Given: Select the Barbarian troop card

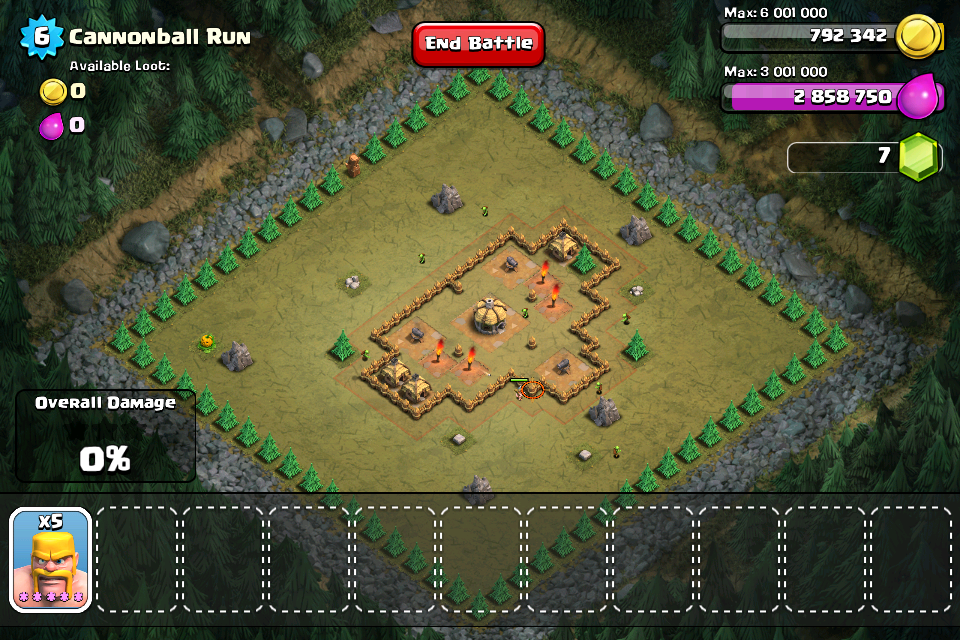Looking at the screenshot, I should [51, 559].
